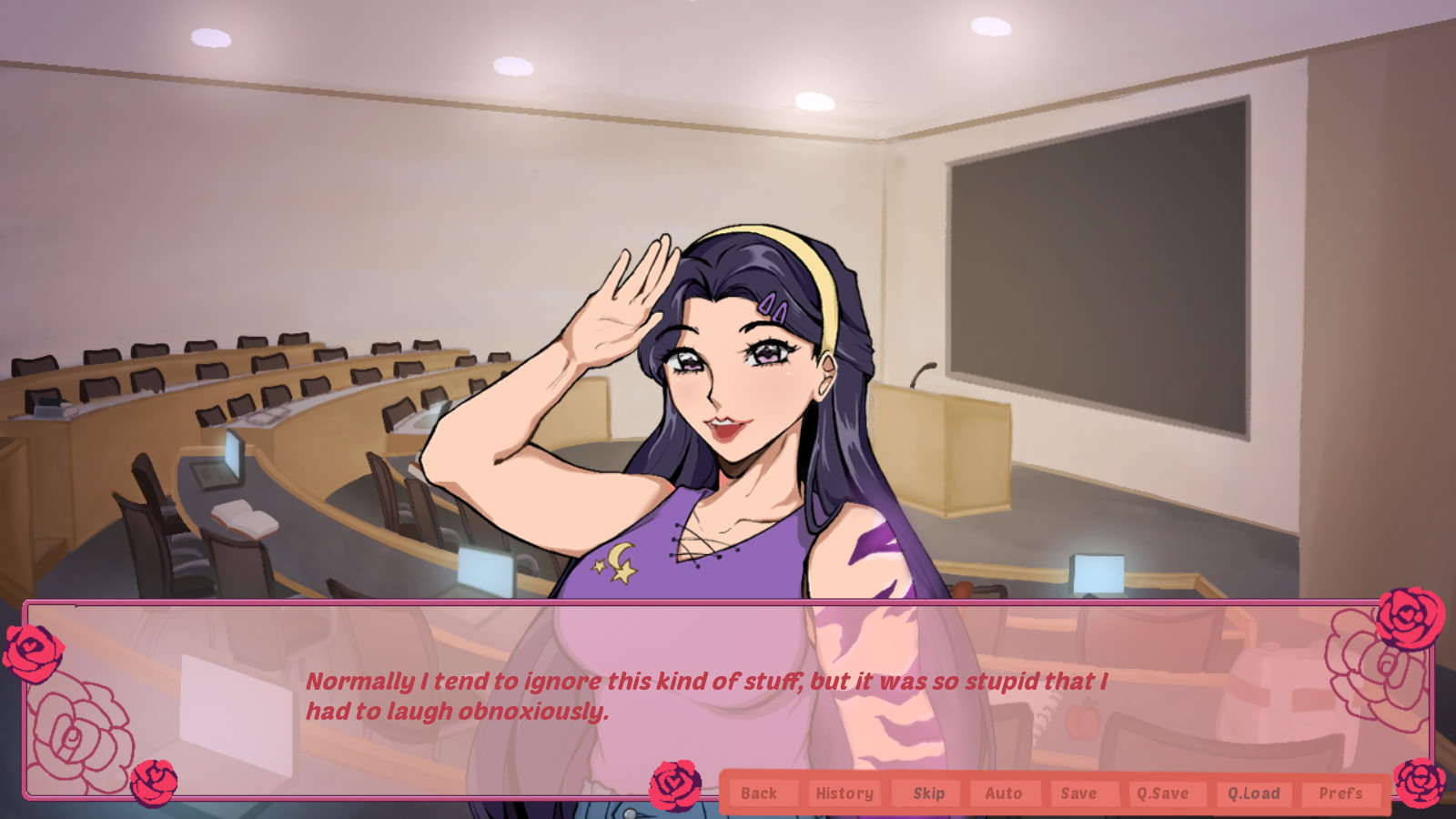Quick save with Q.Save
The image size is (1456, 819).
1162,794
